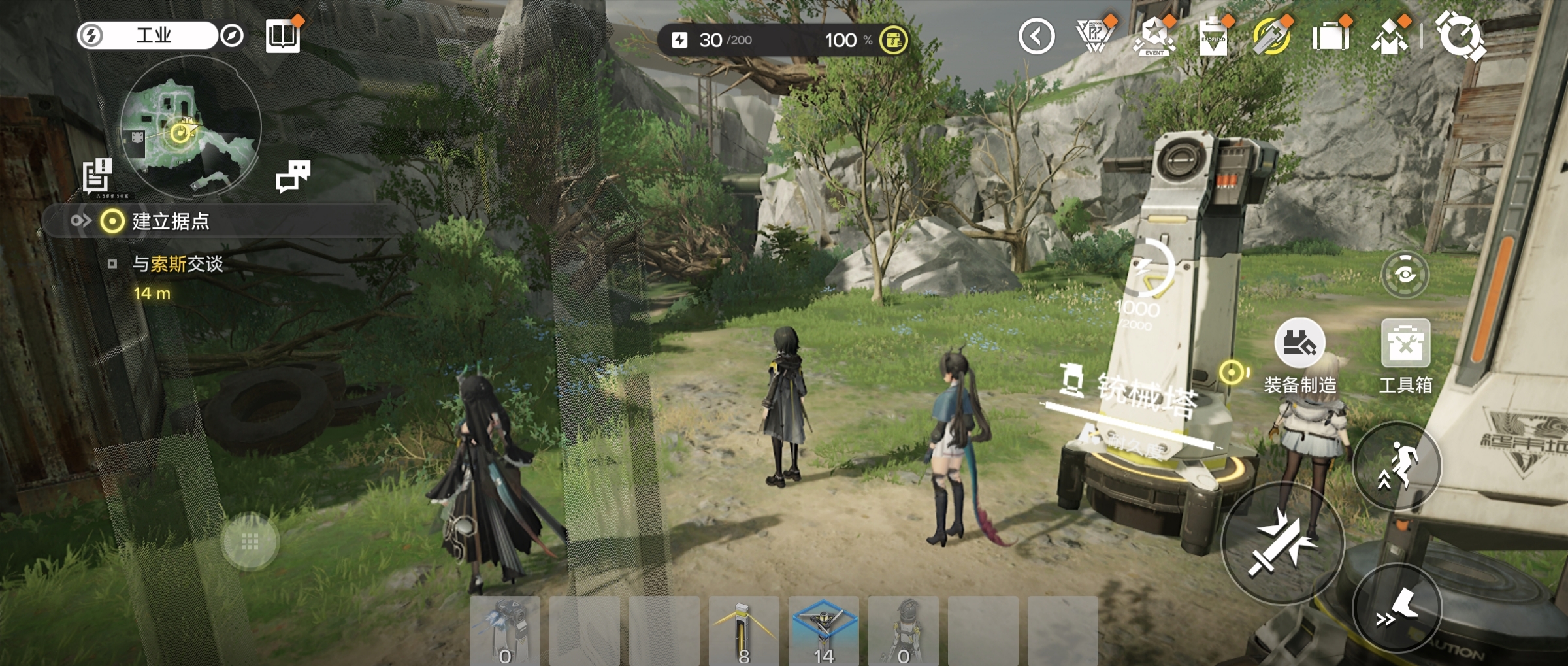The width and height of the screenshot is (1568, 666).
Task: Activate the sword attack button
Action: [x=1282, y=543]
